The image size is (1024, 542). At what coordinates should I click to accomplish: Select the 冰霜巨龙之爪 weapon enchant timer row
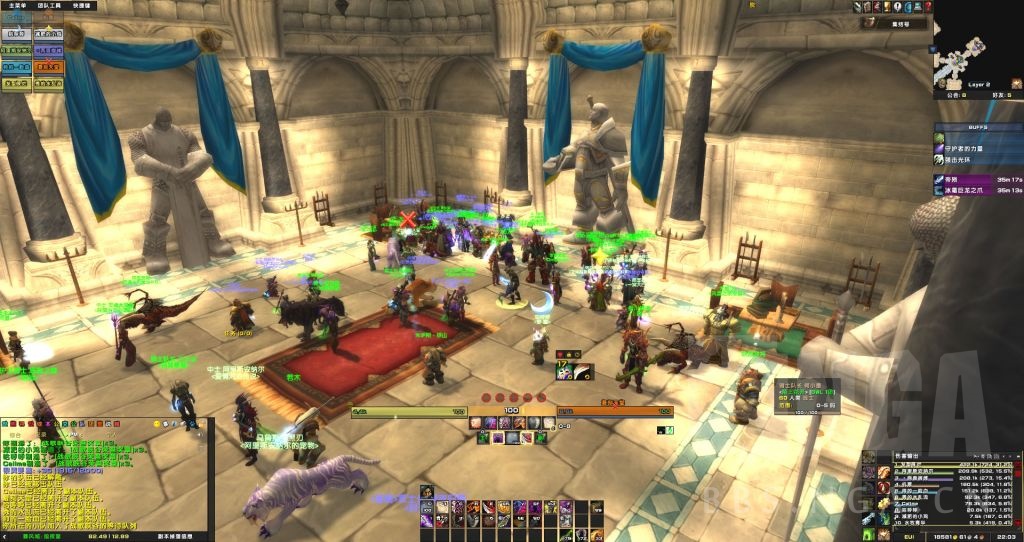coord(978,189)
